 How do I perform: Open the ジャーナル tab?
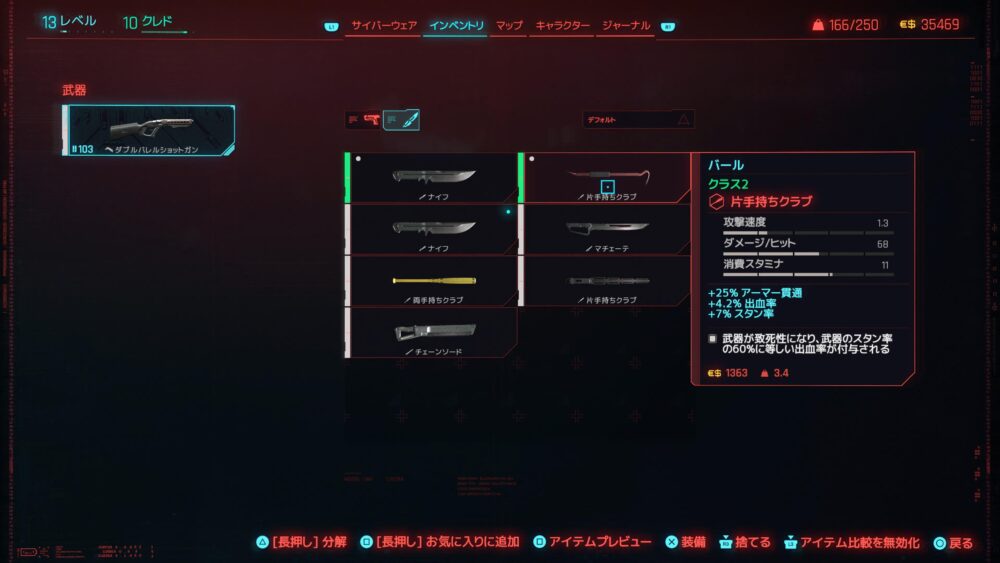pyautogui.click(x=626, y=25)
